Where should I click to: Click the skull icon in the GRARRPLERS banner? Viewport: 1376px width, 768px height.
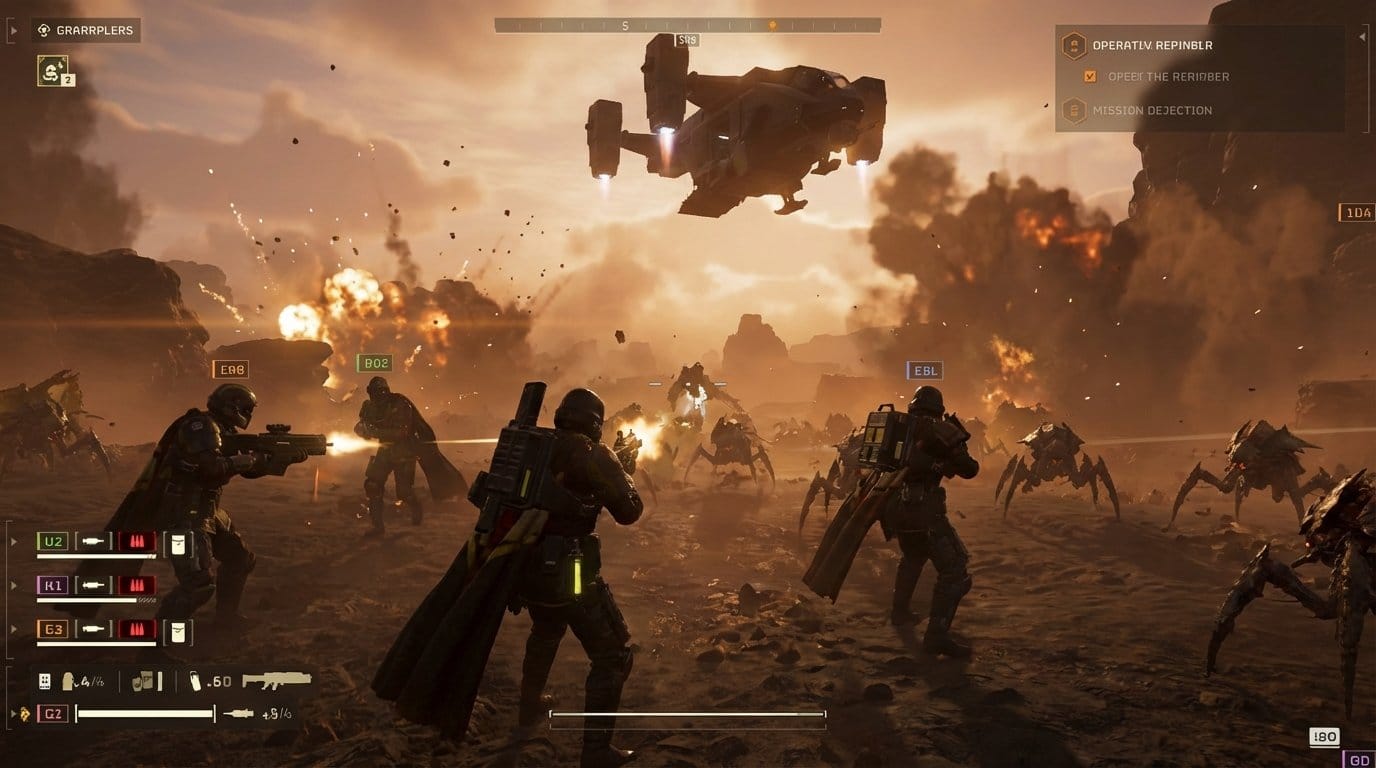click(42, 30)
